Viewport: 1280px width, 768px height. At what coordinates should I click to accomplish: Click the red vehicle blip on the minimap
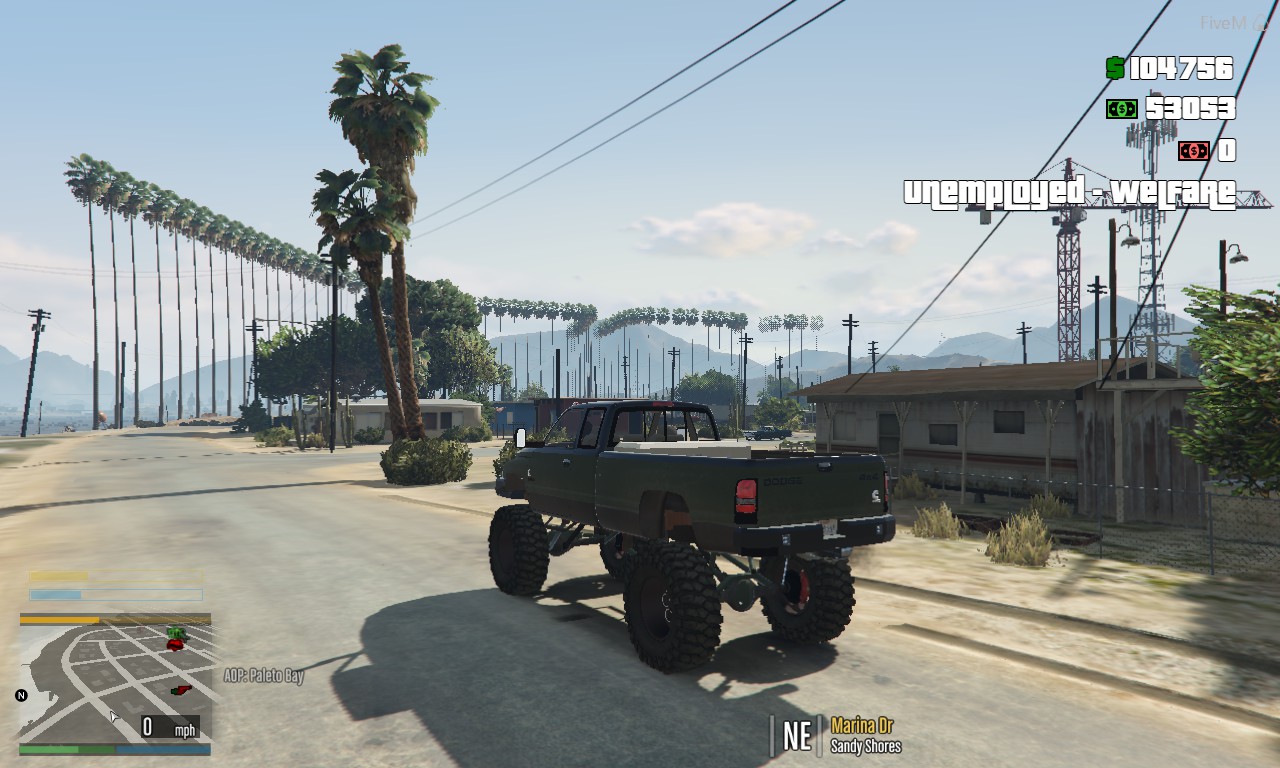point(175,645)
